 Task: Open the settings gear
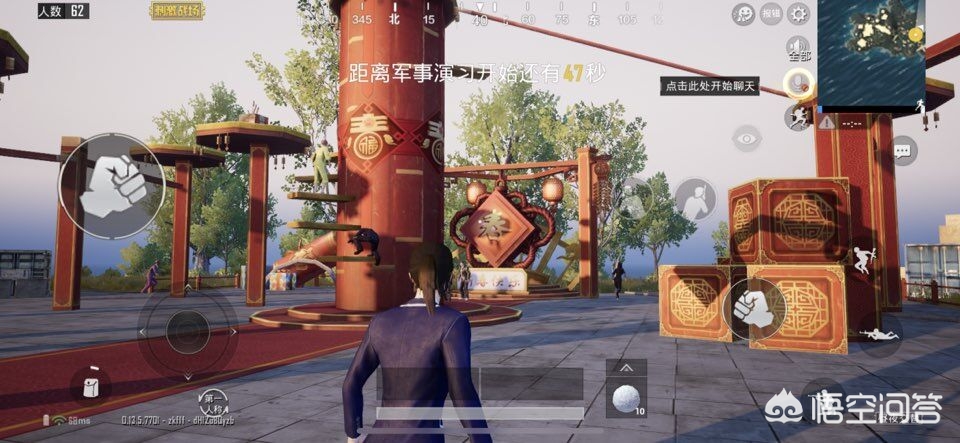pos(798,13)
